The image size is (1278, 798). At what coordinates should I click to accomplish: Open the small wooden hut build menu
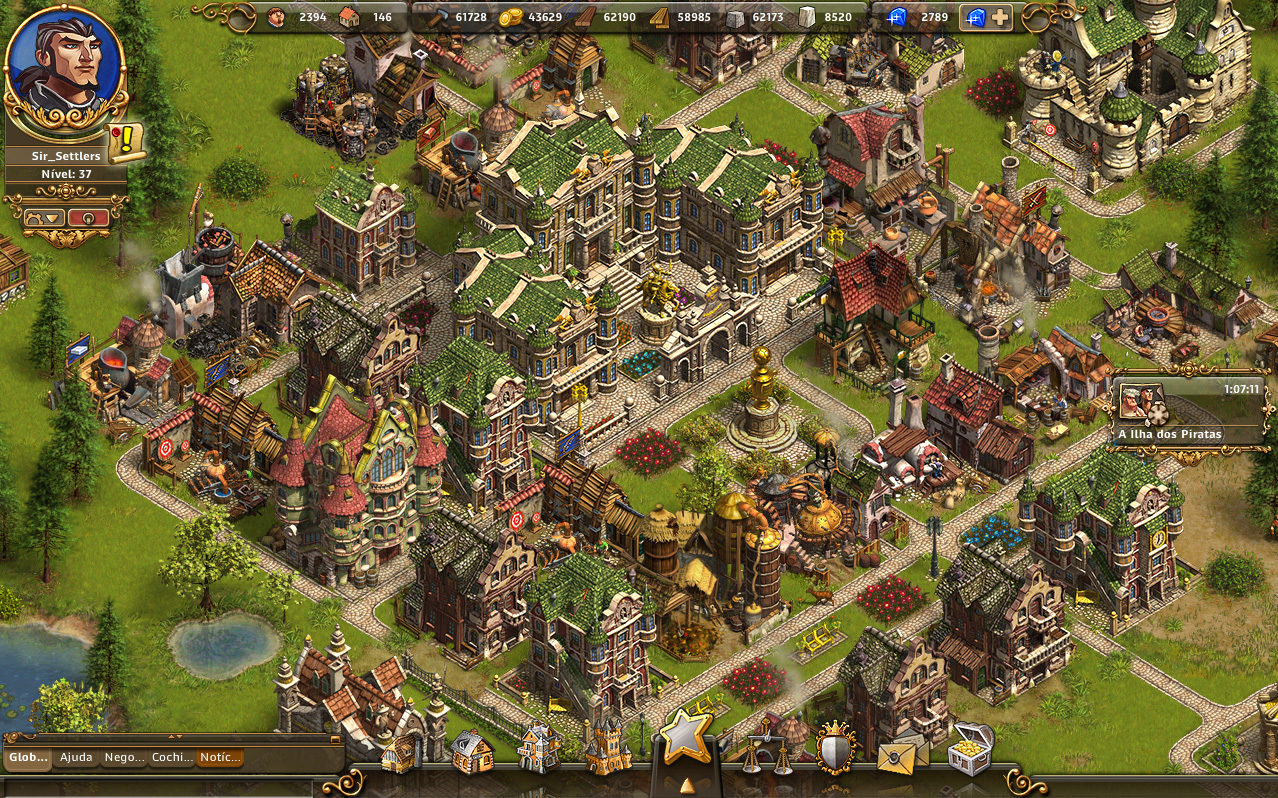tap(401, 754)
